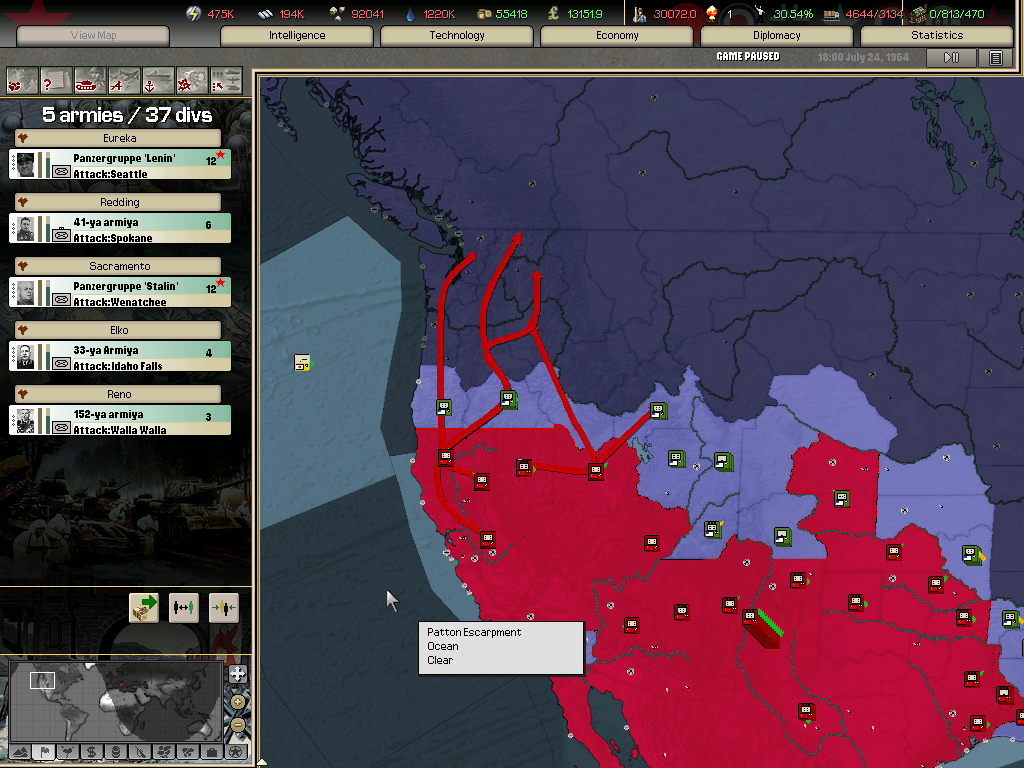Image resolution: width=1024 pixels, height=768 pixels.
Task: Open the game menu list button
Action: coord(995,57)
